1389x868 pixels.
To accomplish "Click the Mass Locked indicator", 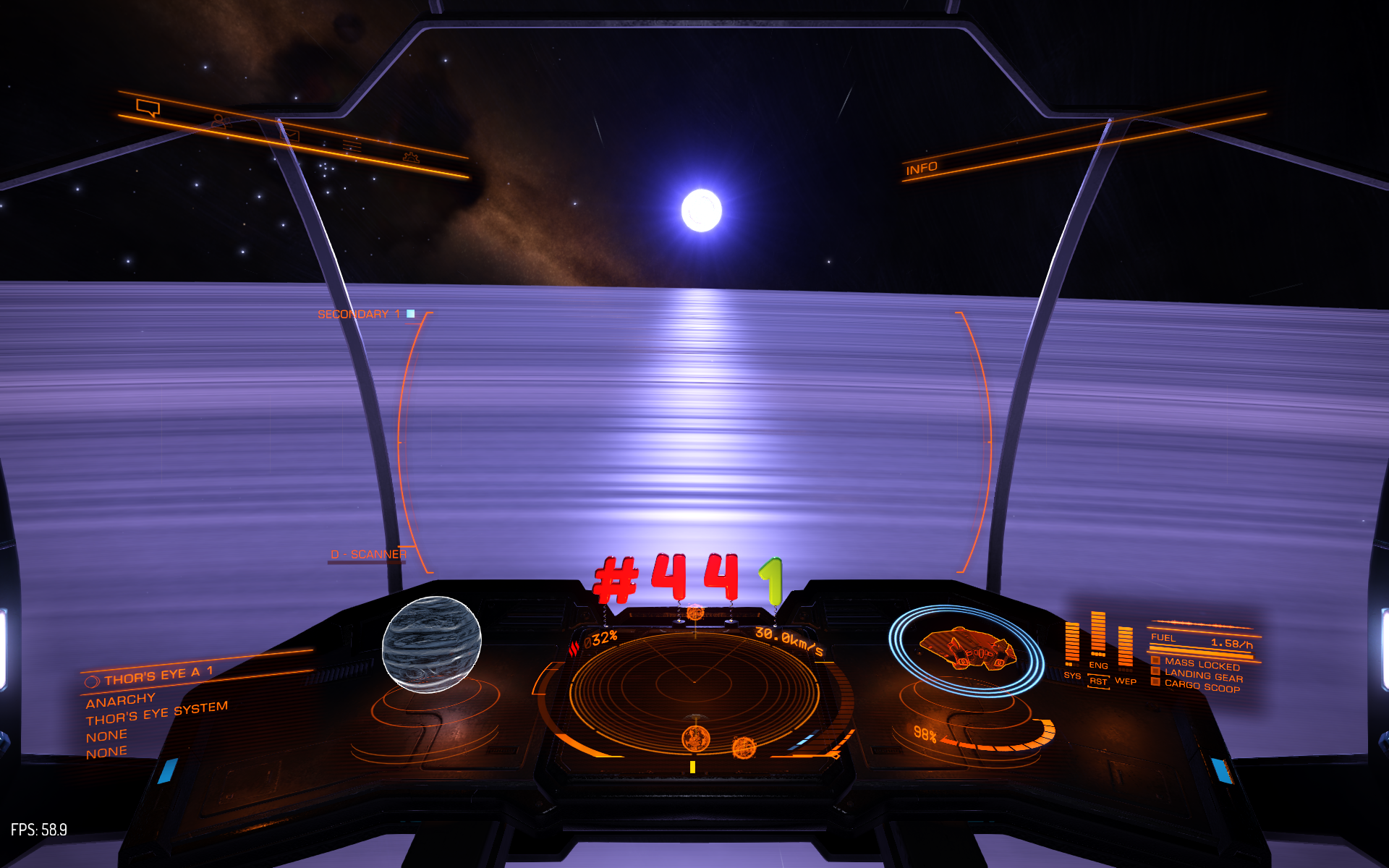I will (1202, 664).
